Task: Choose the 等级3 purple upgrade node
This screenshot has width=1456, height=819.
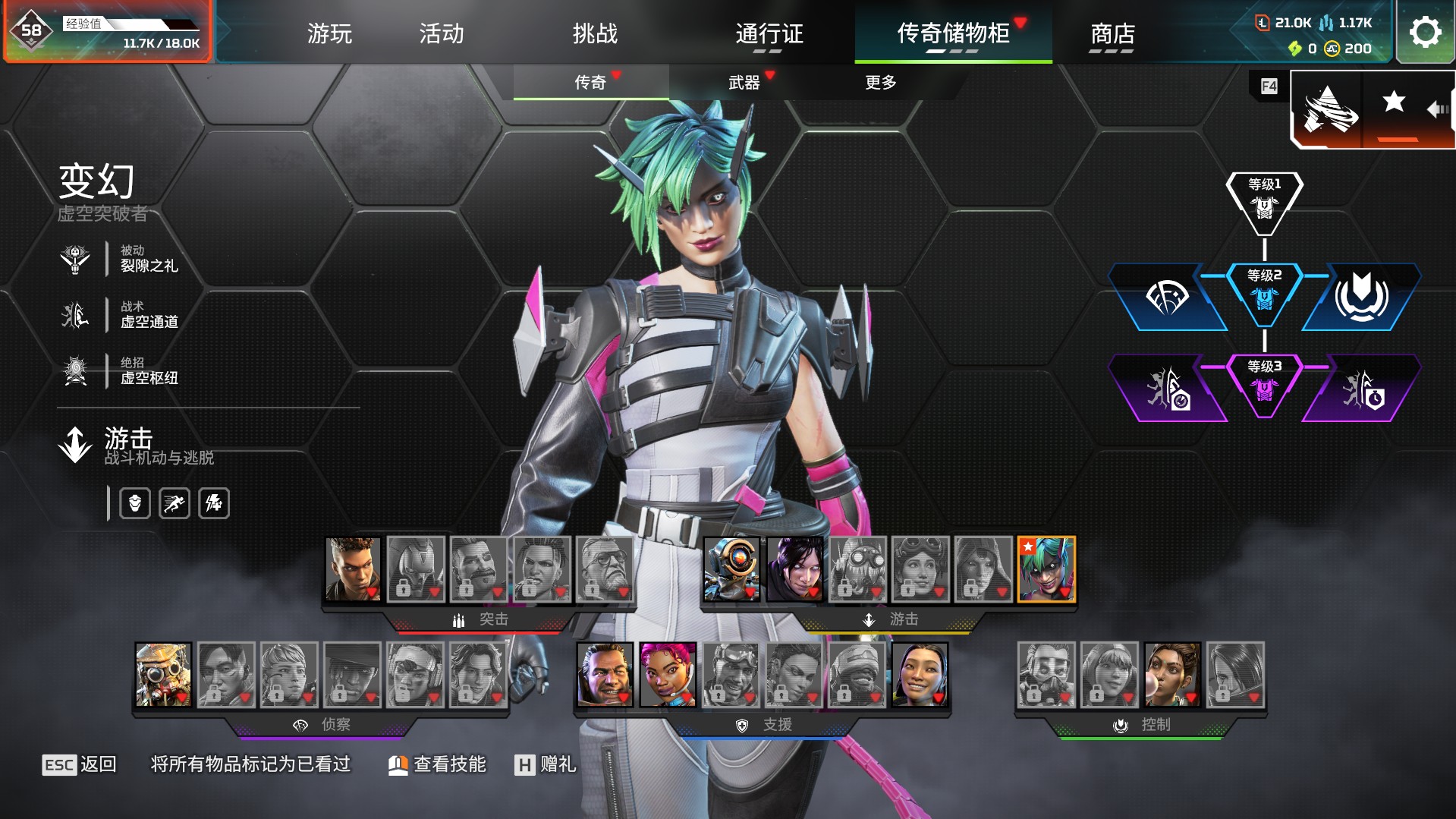Action: tap(1264, 383)
